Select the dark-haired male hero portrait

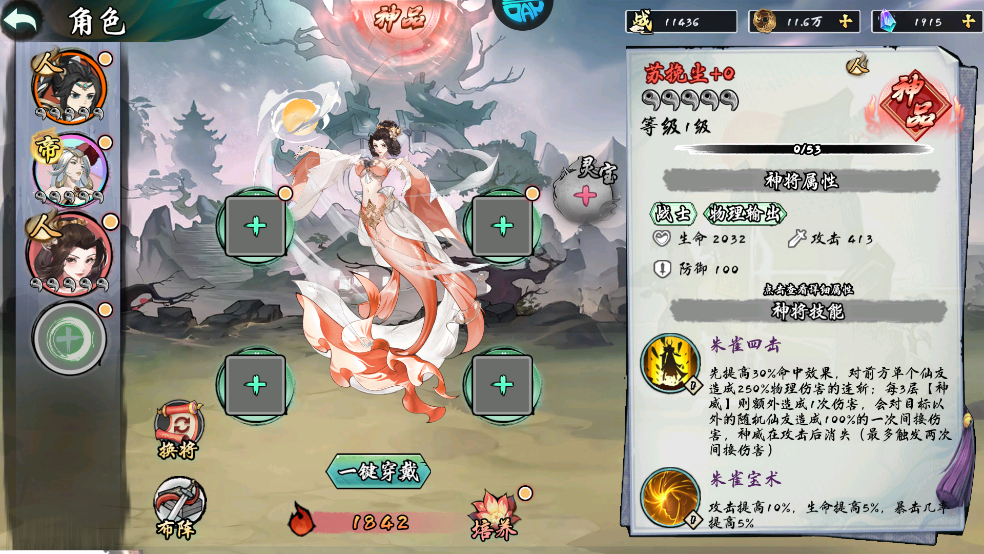(68, 87)
